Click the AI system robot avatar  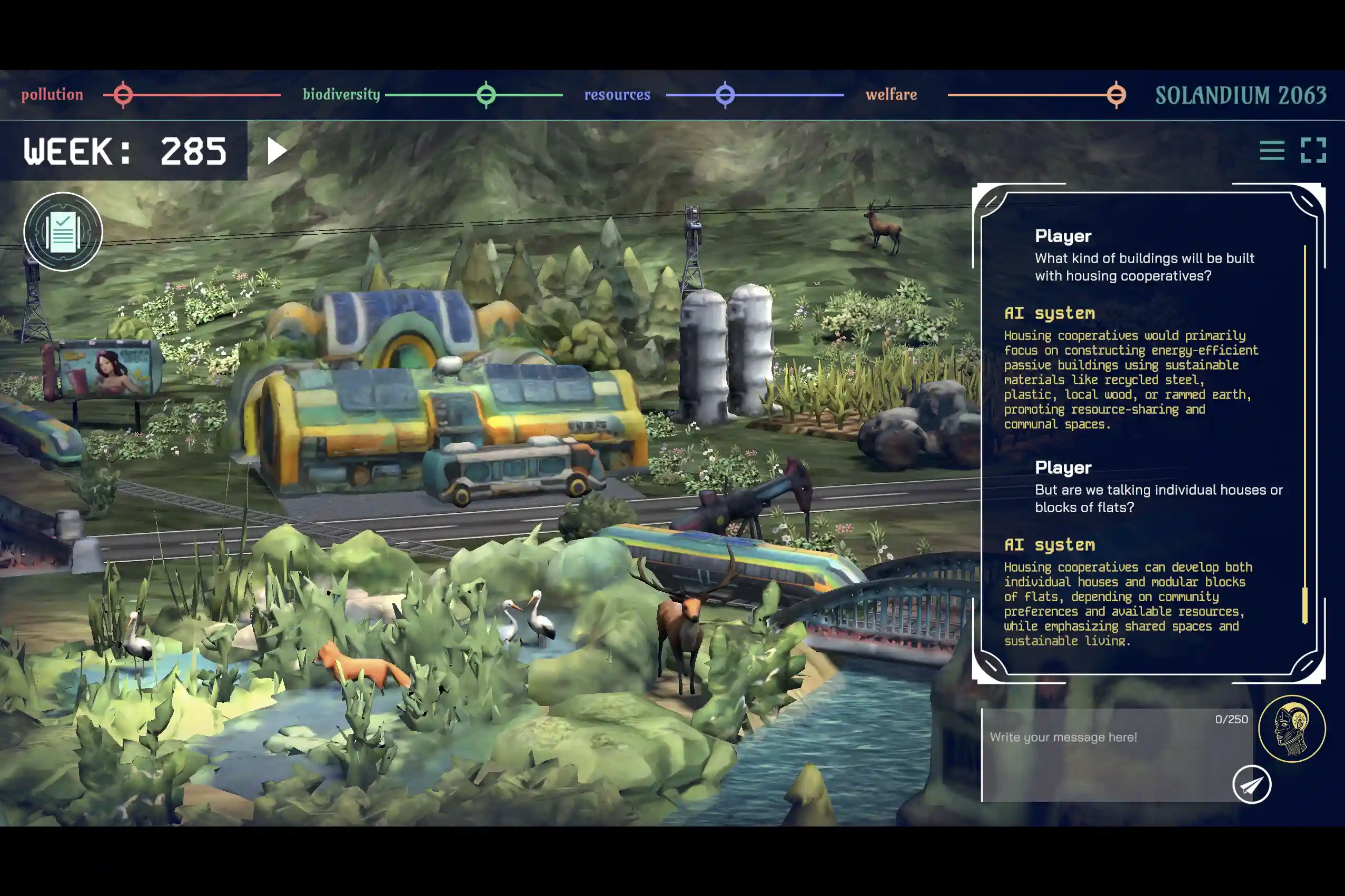[1293, 728]
